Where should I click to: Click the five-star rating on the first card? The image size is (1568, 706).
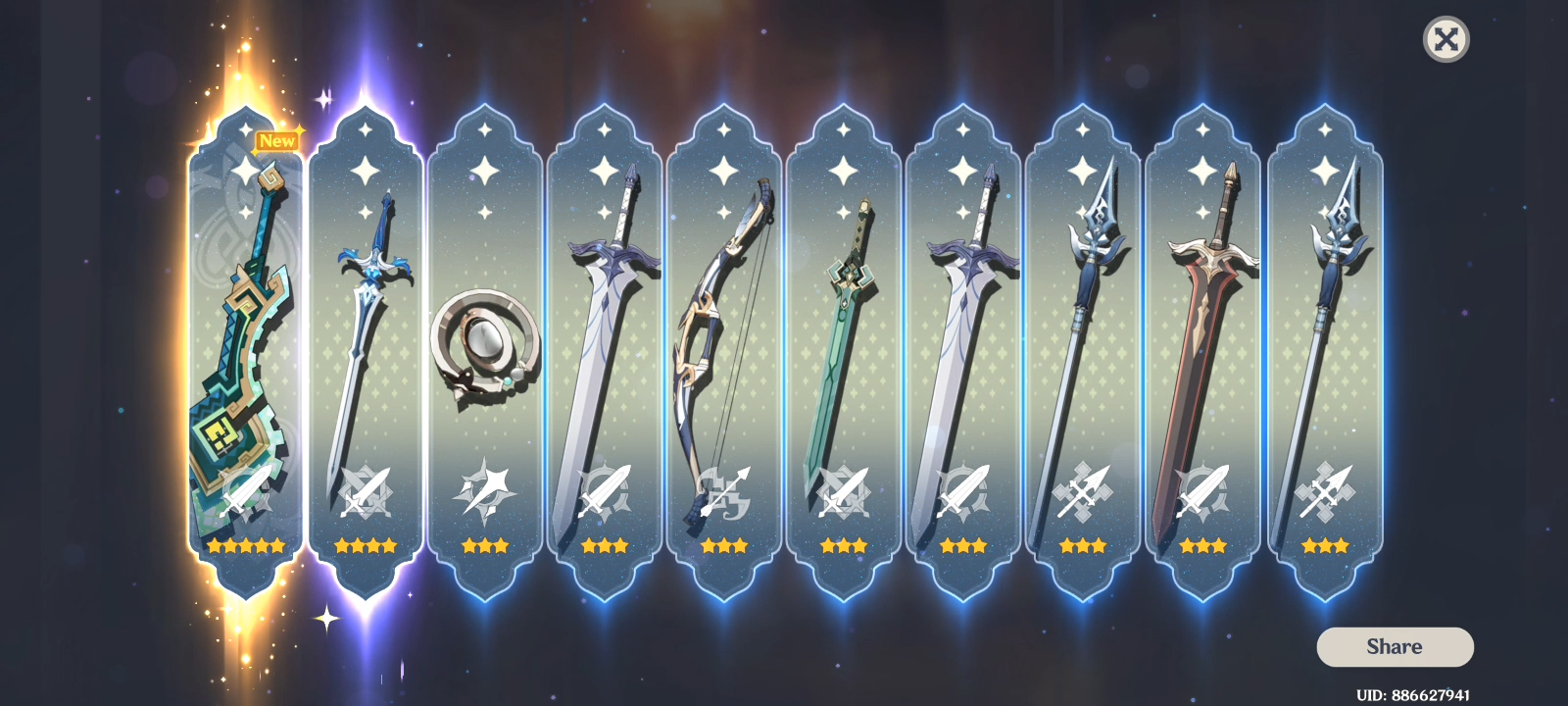pyautogui.click(x=247, y=546)
